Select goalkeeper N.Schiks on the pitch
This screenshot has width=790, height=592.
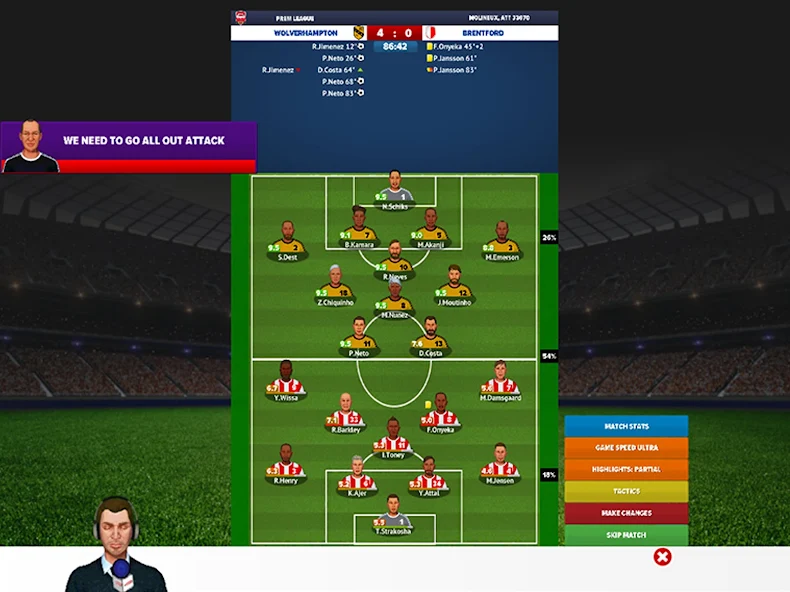(395, 192)
